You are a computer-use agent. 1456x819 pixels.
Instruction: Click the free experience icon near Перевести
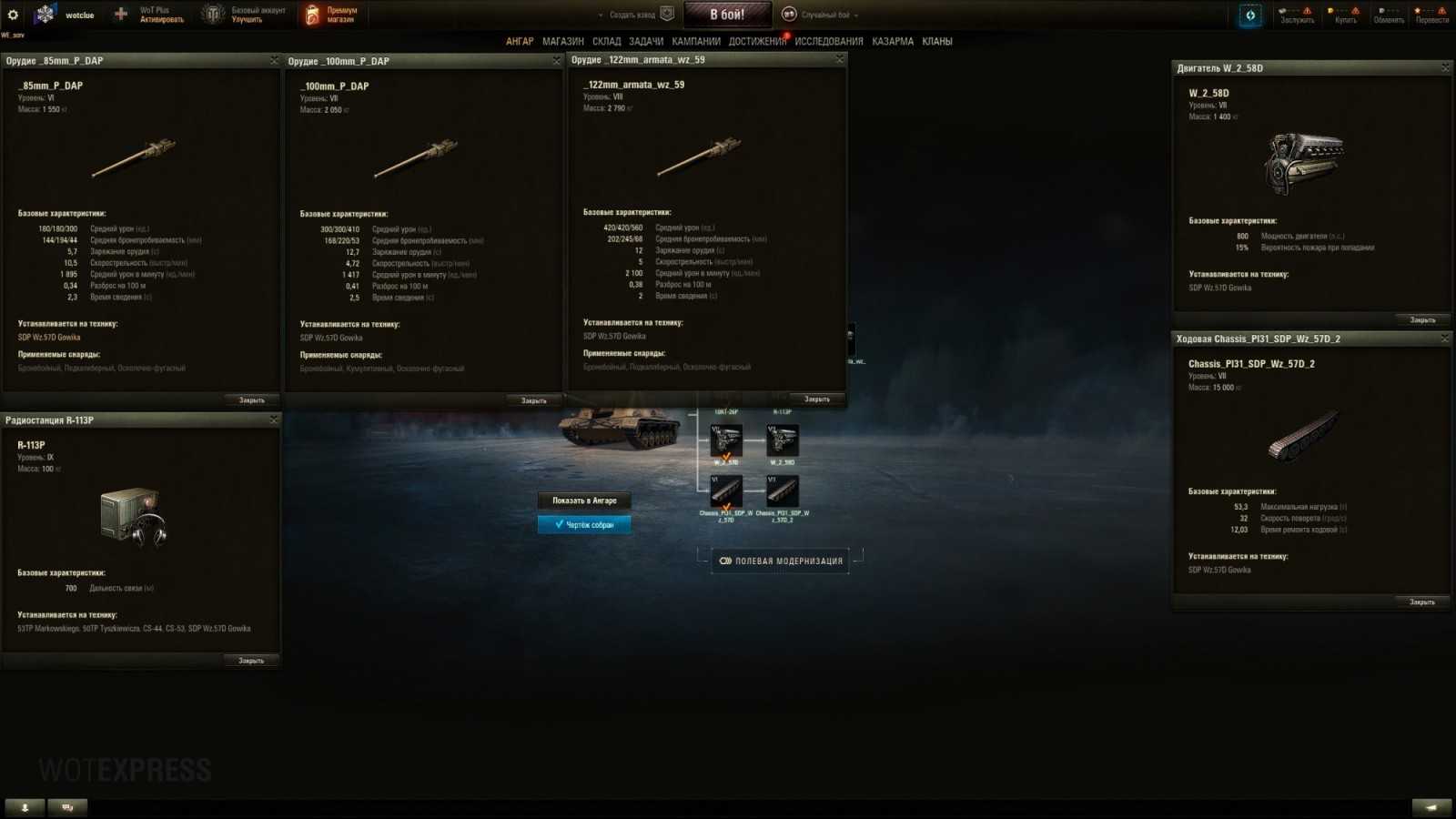tap(1417, 11)
